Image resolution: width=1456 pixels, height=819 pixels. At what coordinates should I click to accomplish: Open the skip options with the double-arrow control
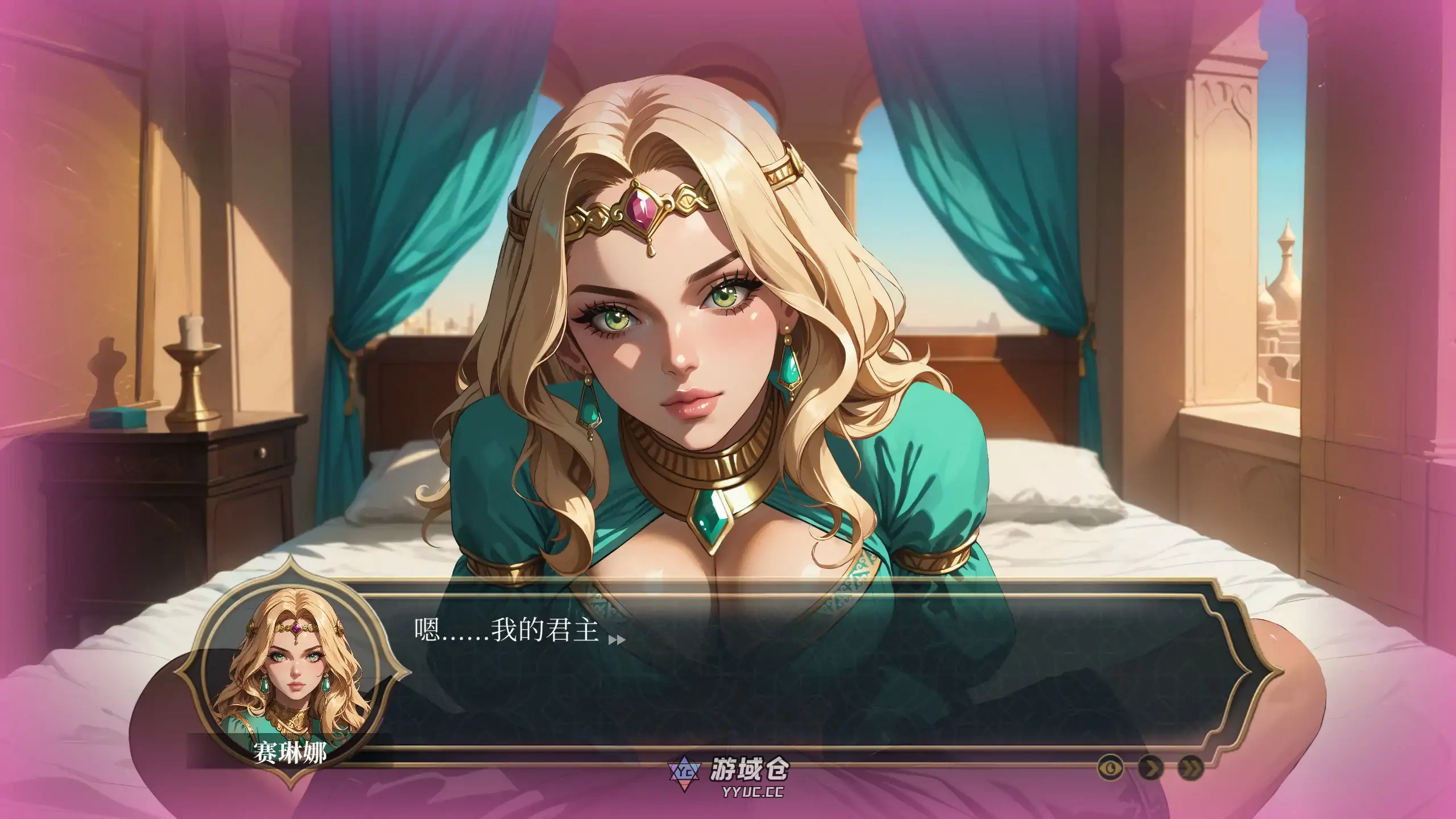[x=1192, y=768]
